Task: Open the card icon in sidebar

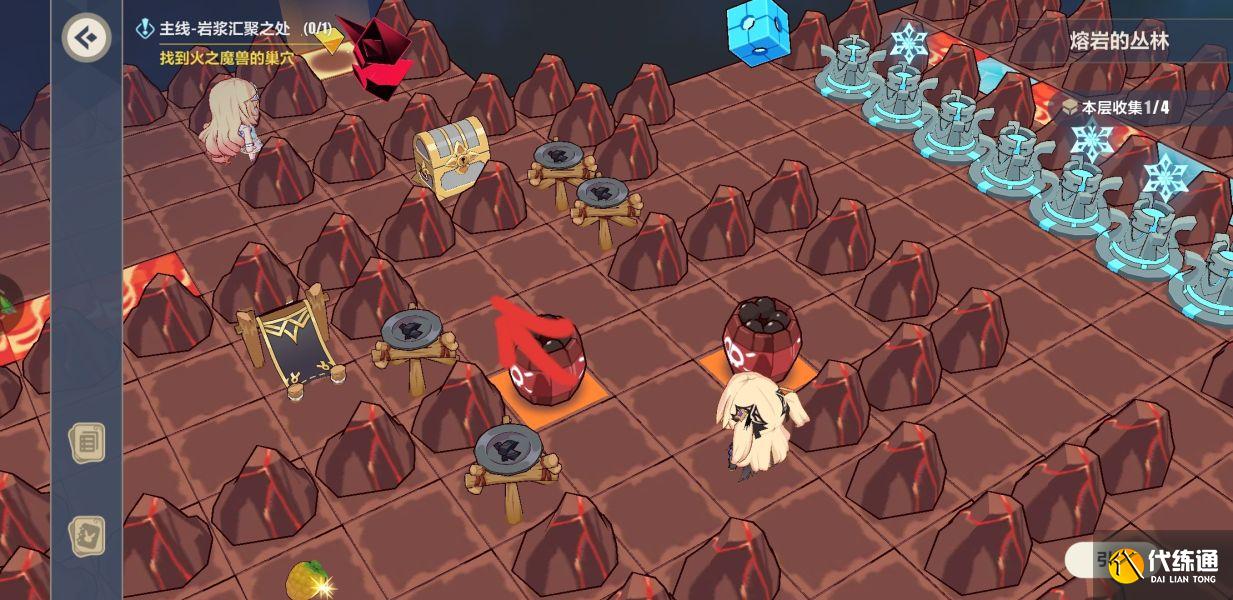Action: click(86, 536)
